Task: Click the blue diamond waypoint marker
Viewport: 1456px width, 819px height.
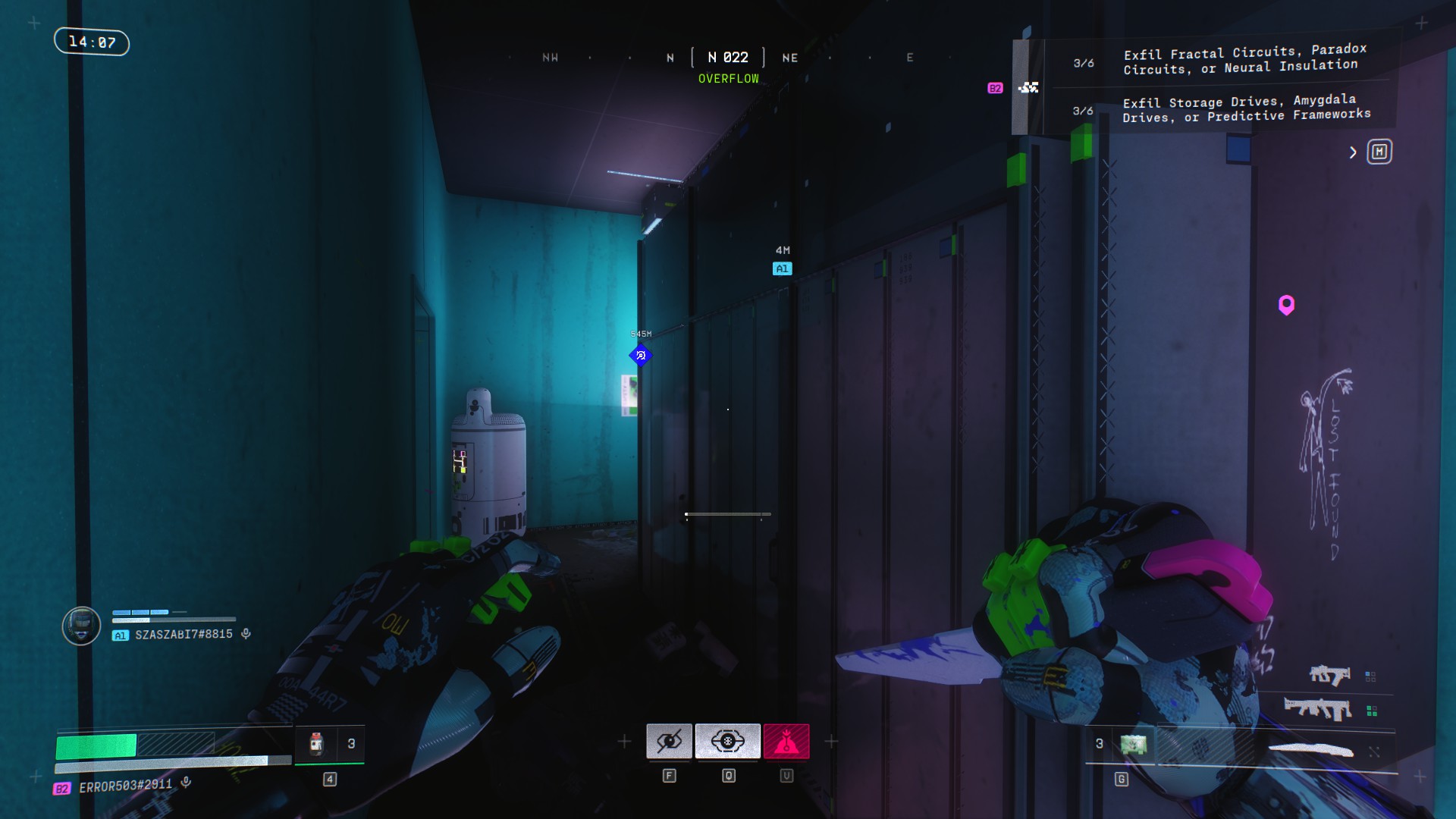Action: click(x=641, y=355)
